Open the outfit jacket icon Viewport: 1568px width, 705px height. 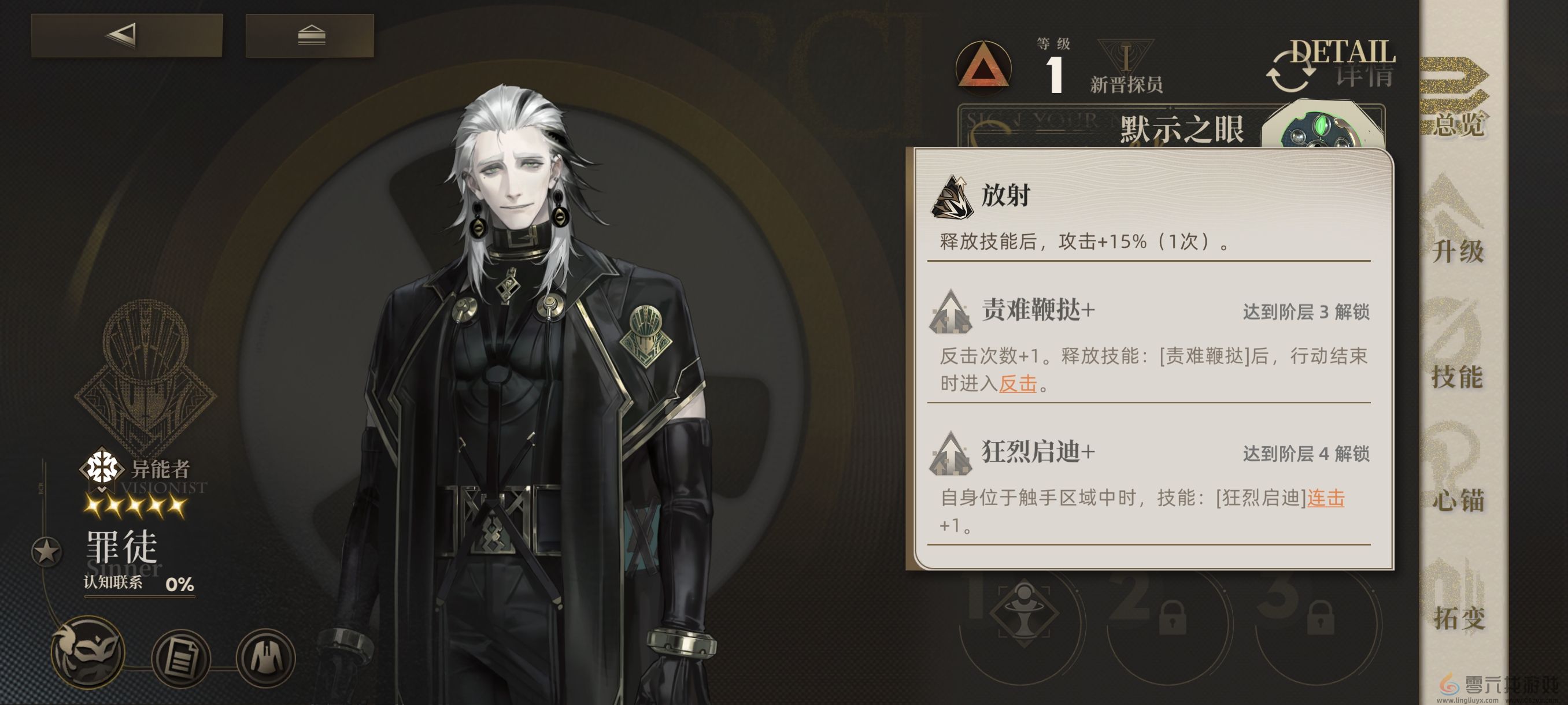tap(265, 658)
